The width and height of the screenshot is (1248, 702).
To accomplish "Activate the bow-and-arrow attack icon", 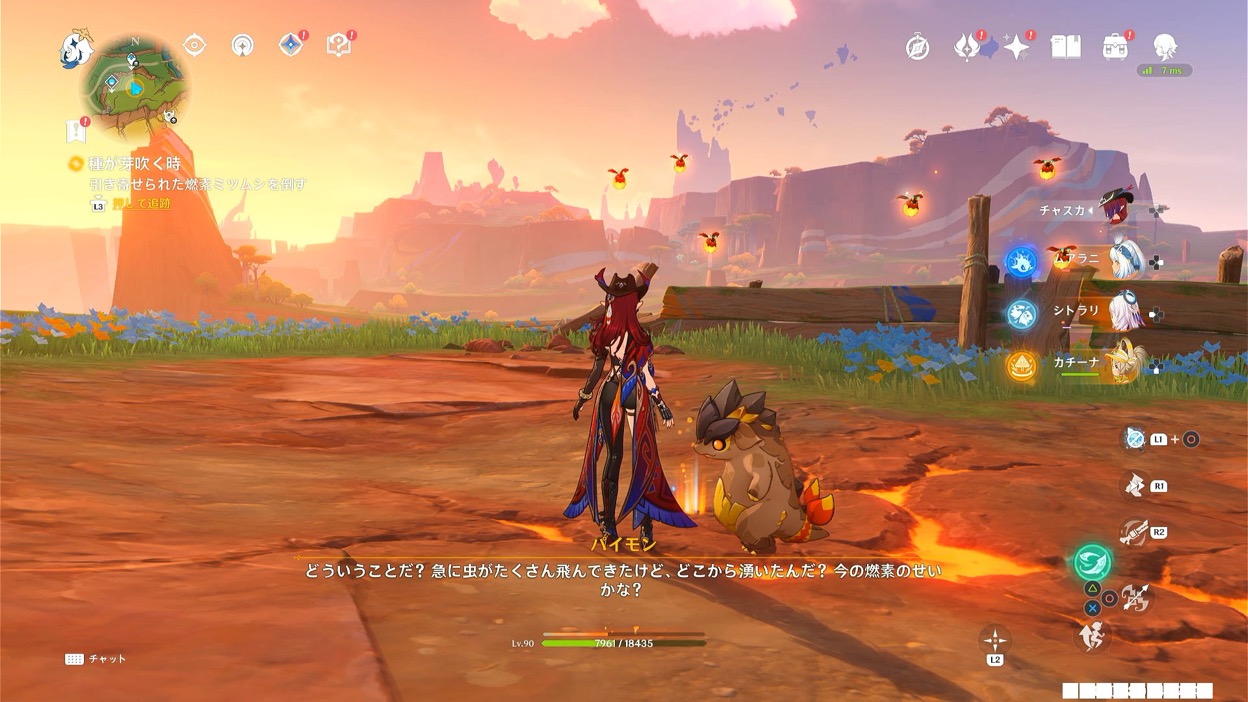I will [x=1137, y=598].
